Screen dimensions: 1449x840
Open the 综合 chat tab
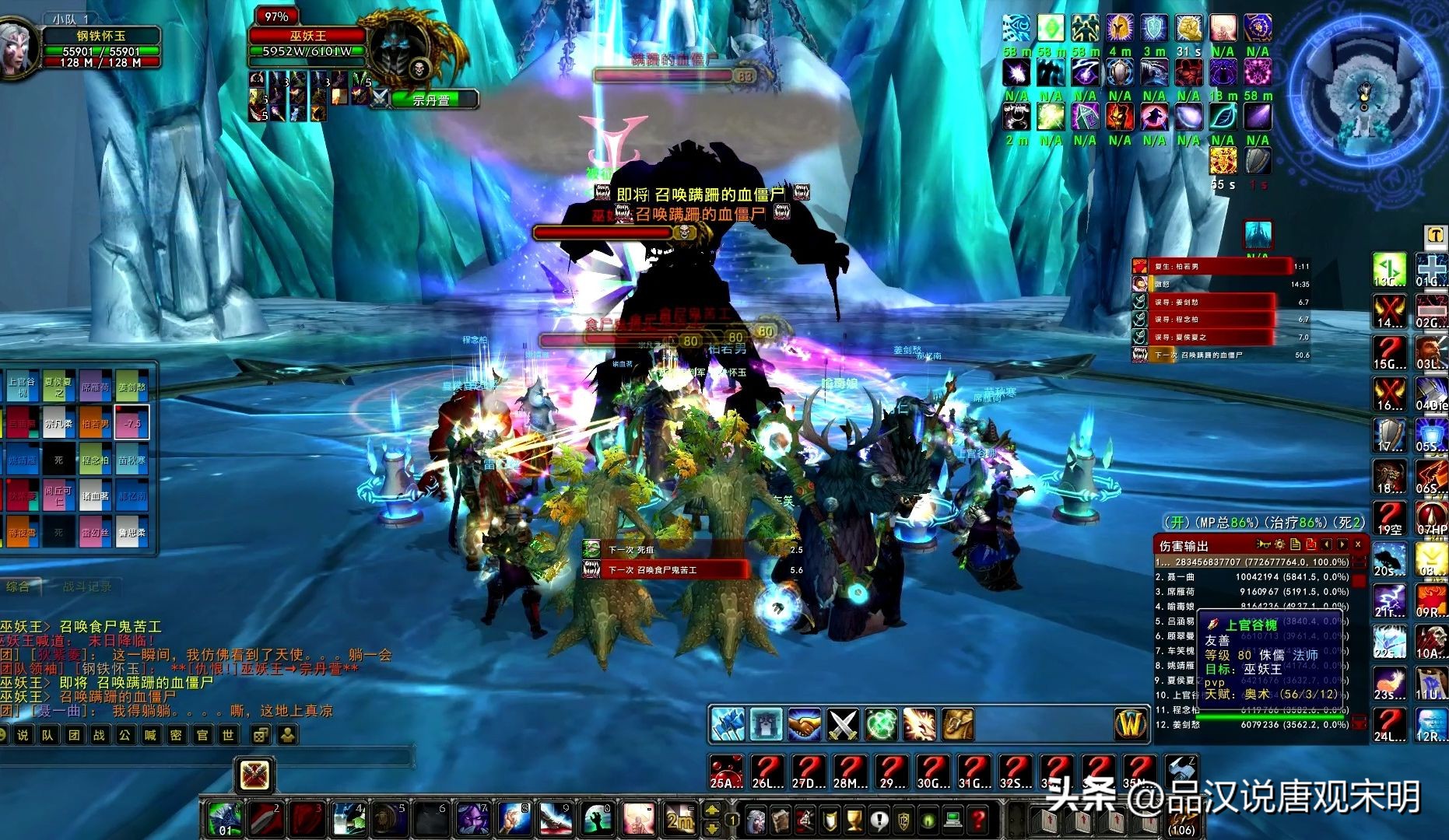pos(19,587)
